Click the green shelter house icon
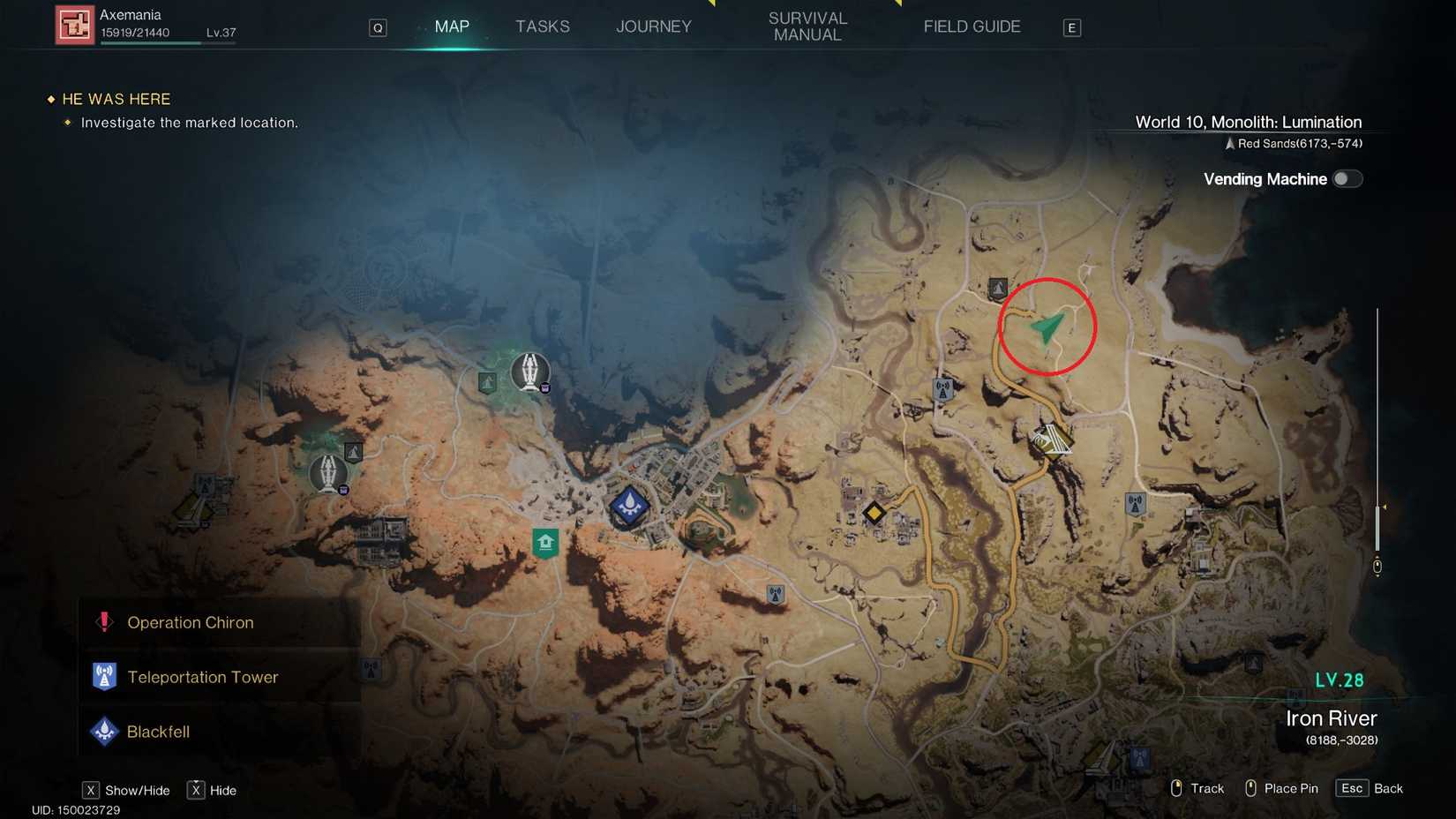 pyautogui.click(x=544, y=542)
